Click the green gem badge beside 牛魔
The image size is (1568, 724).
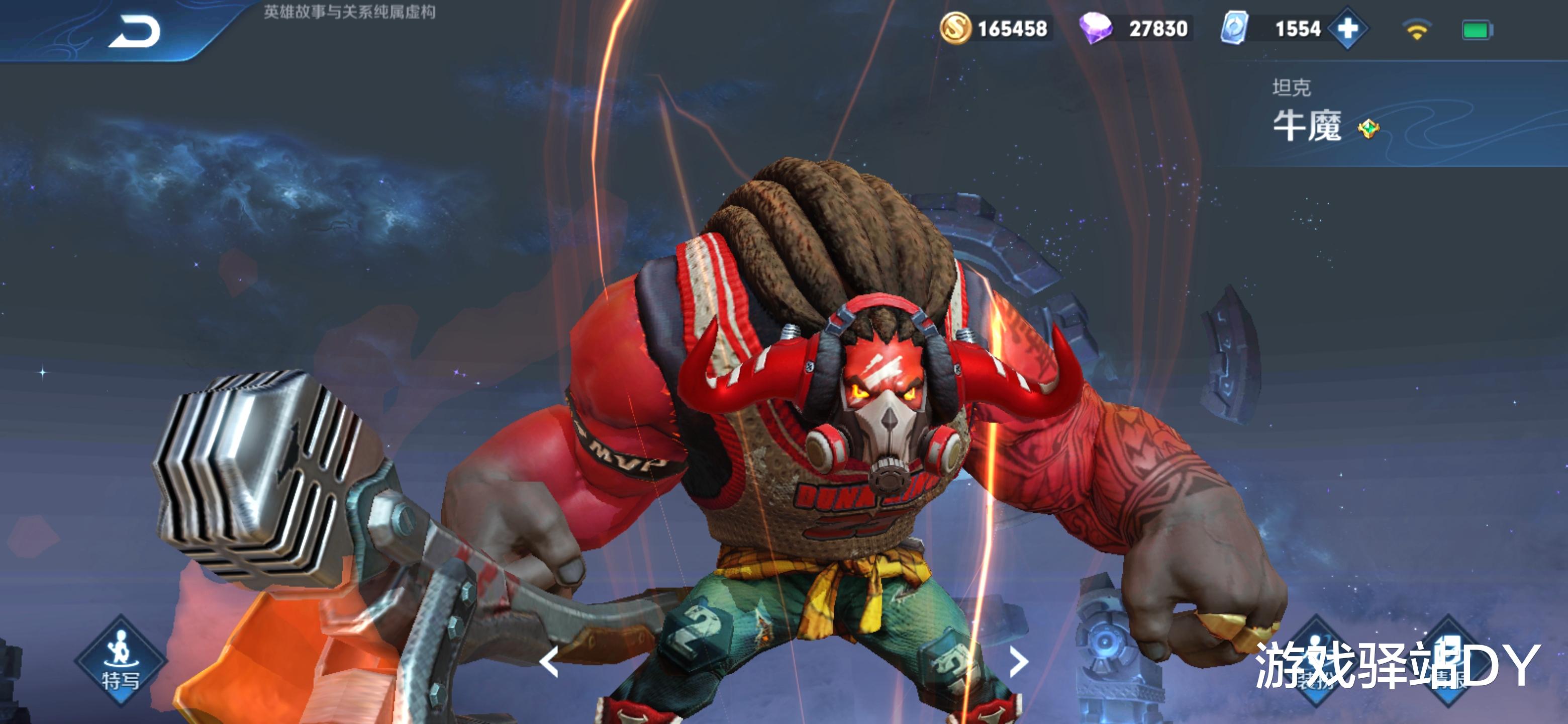coord(1368,129)
